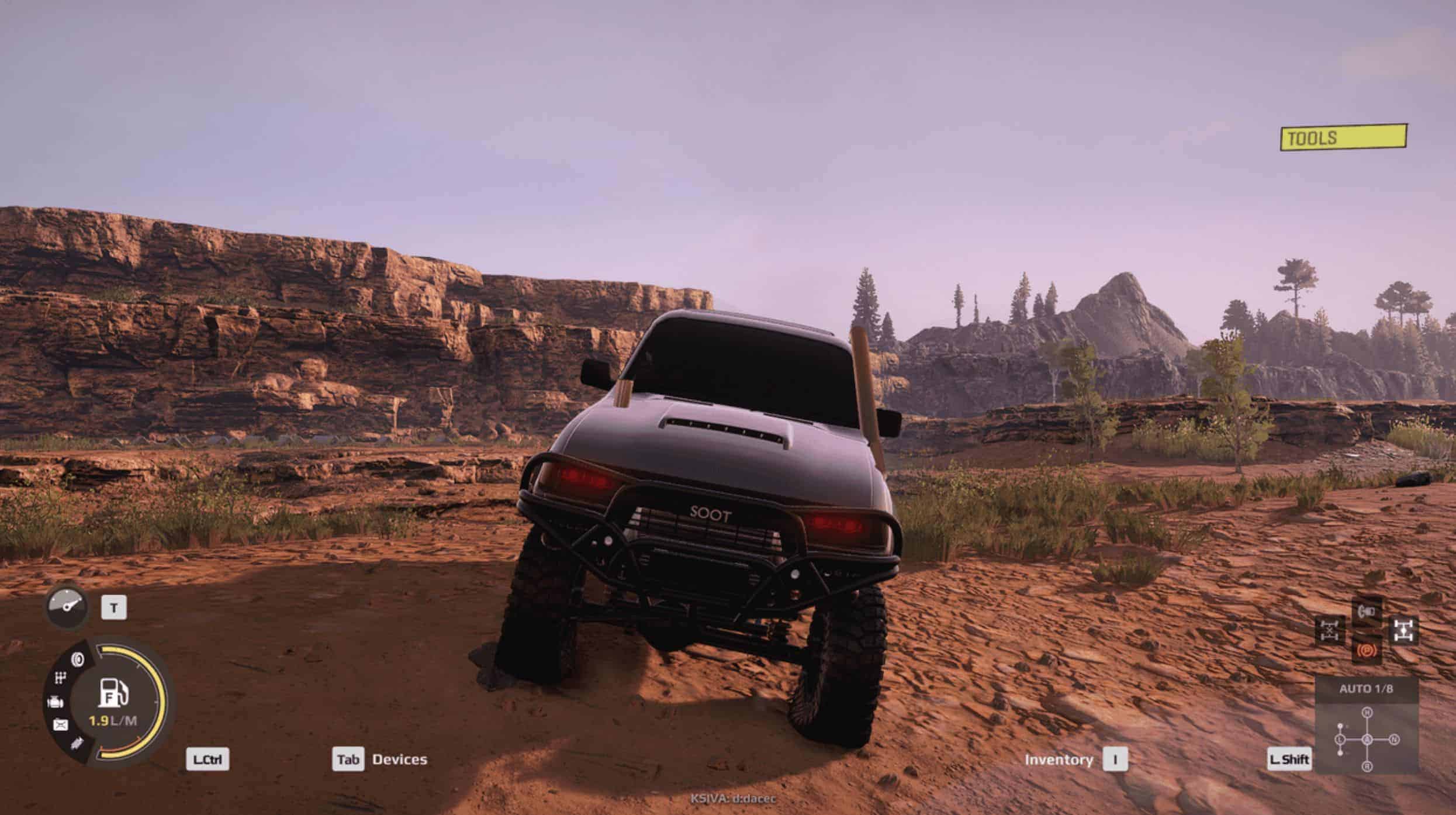Shift into reverse gear R
Viewport: 1456px width, 815px height.
click(x=1367, y=766)
